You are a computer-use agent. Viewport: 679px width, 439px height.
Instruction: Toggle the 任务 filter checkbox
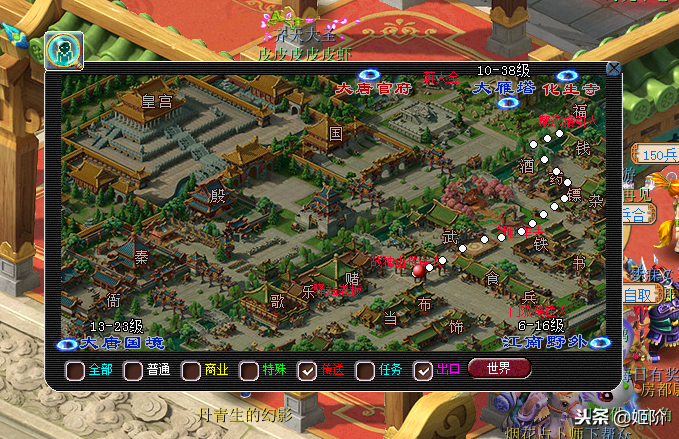coord(365,370)
